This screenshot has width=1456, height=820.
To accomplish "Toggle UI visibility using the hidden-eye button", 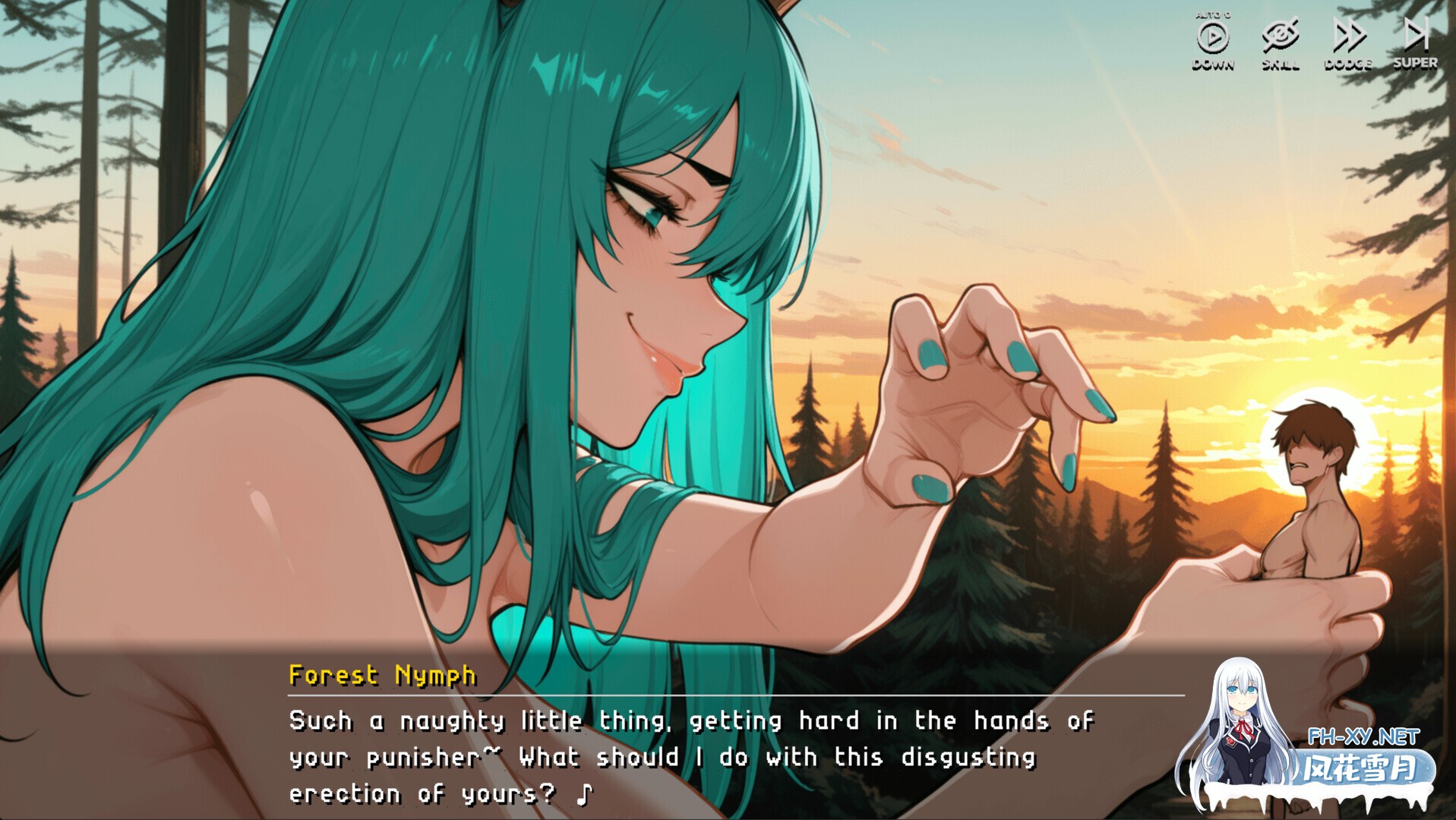I will 1280,33.
